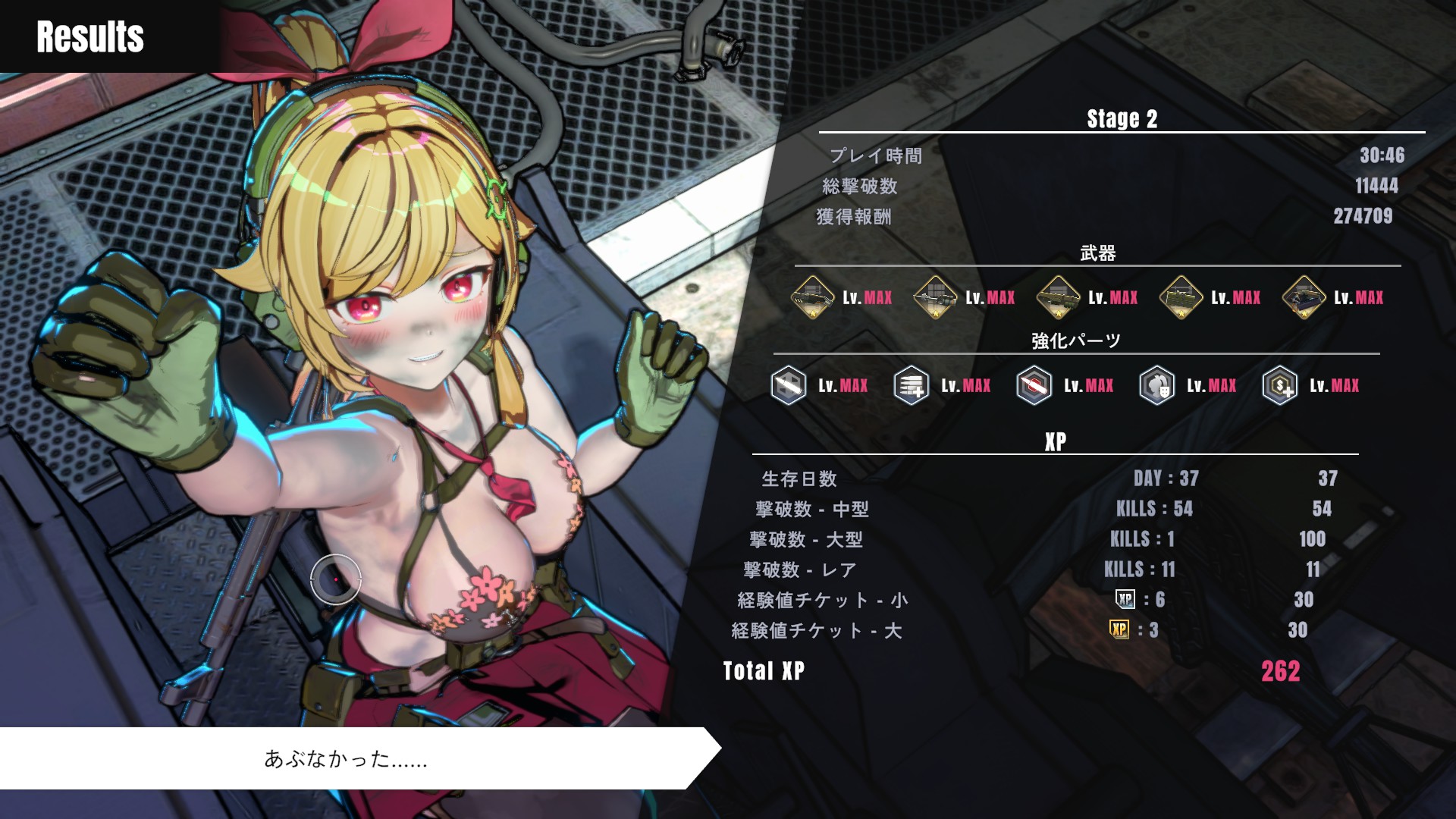Choose the bullet-and-red-target upgrade part icon
Screen dimensions: 1456x819
click(1034, 385)
